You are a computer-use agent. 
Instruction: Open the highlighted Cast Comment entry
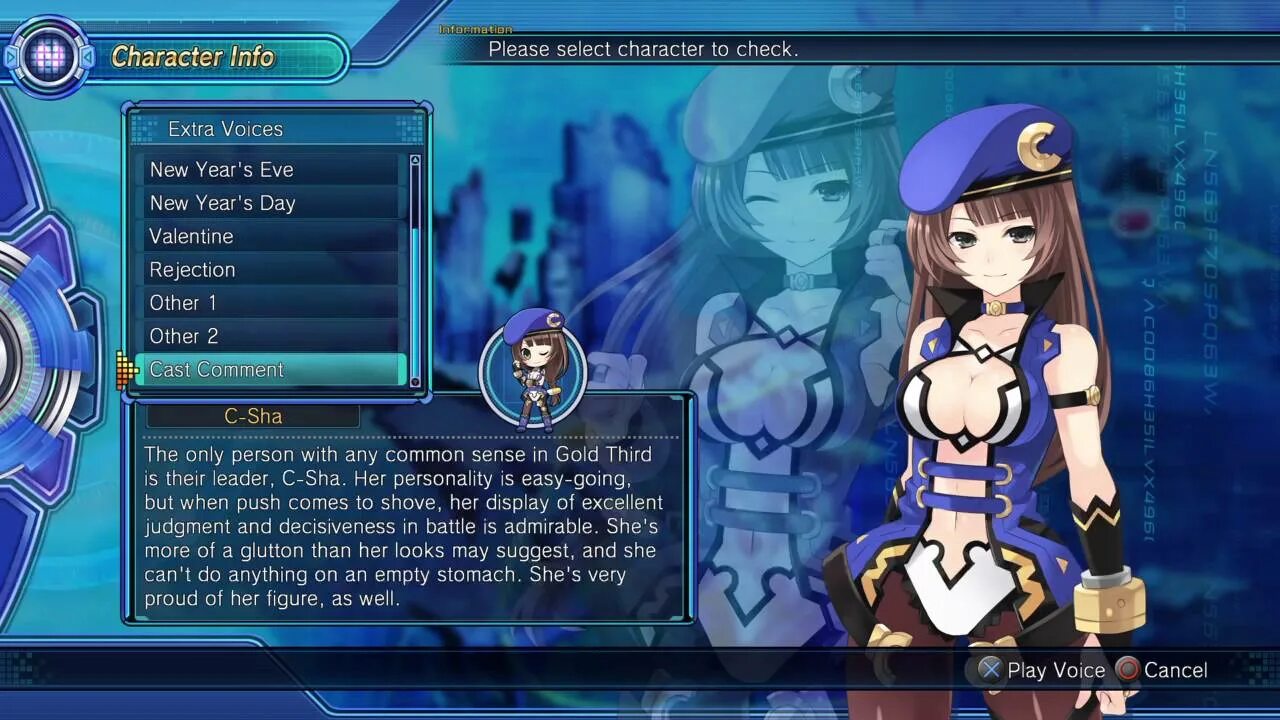[270, 370]
